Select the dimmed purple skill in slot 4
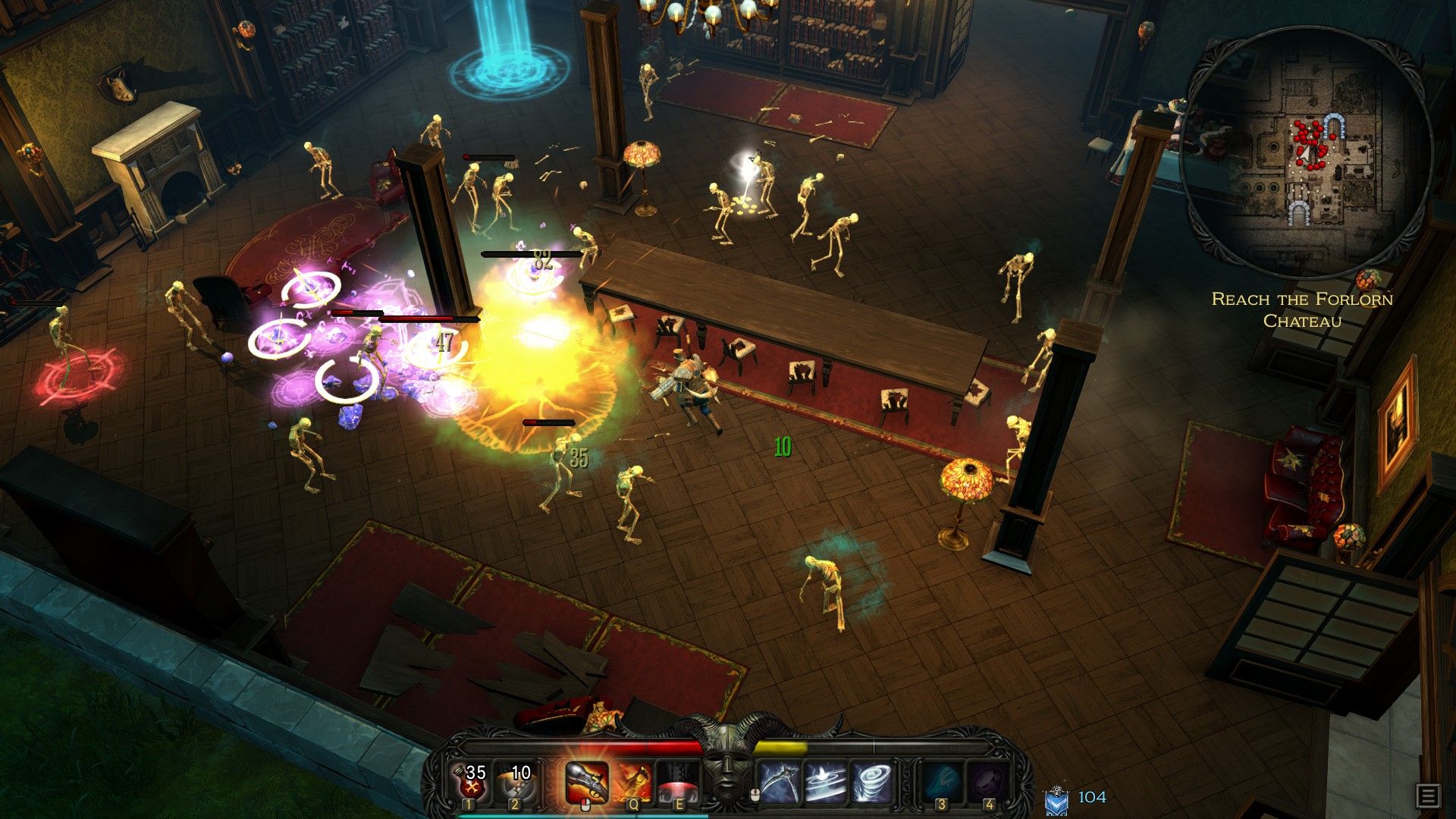1456x819 pixels. 988,782
